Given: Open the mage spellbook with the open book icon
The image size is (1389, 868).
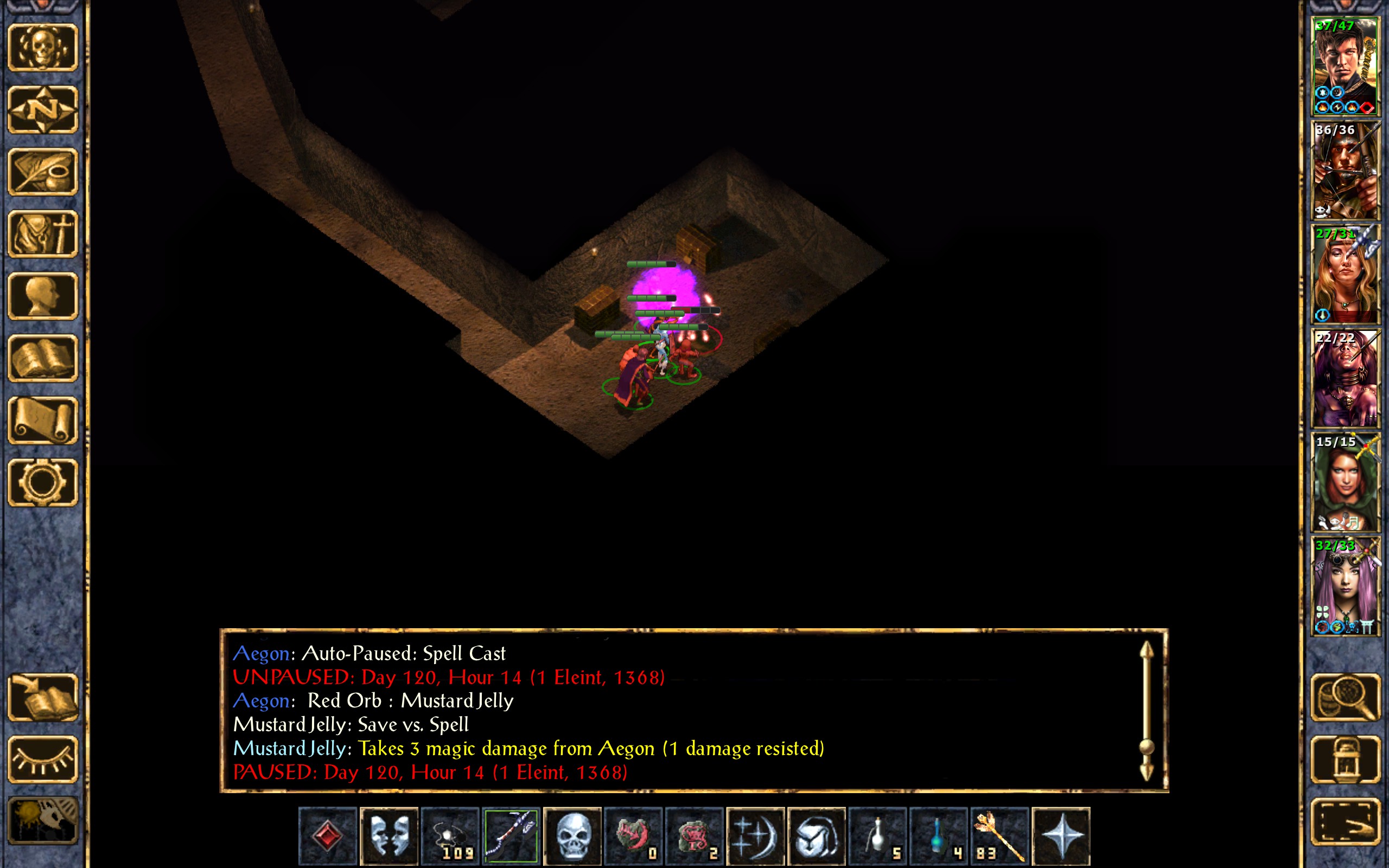Looking at the screenshot, I should click(43, 358).
